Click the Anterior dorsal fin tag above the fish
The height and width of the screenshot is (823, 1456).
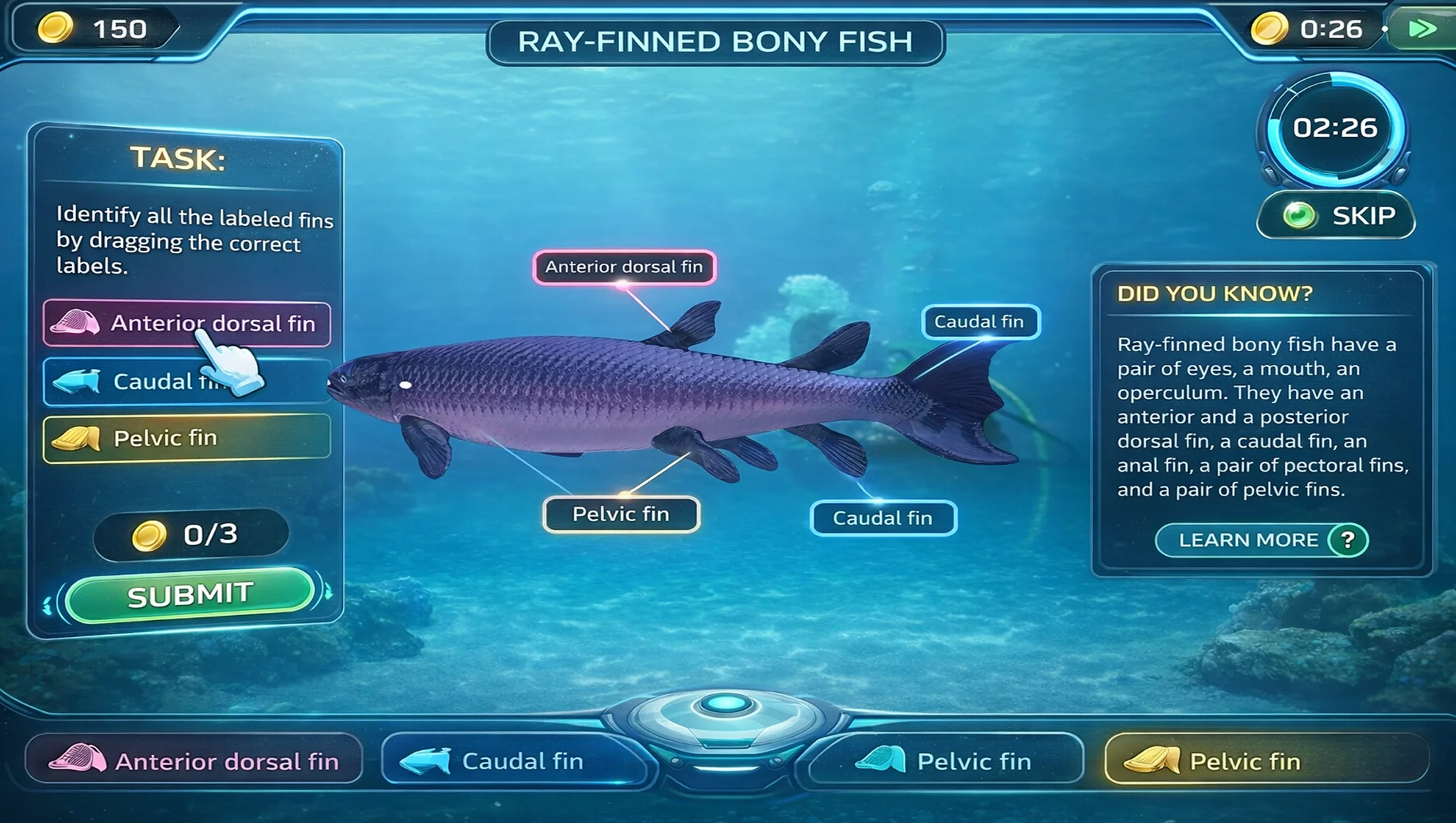tap(624, 267)
